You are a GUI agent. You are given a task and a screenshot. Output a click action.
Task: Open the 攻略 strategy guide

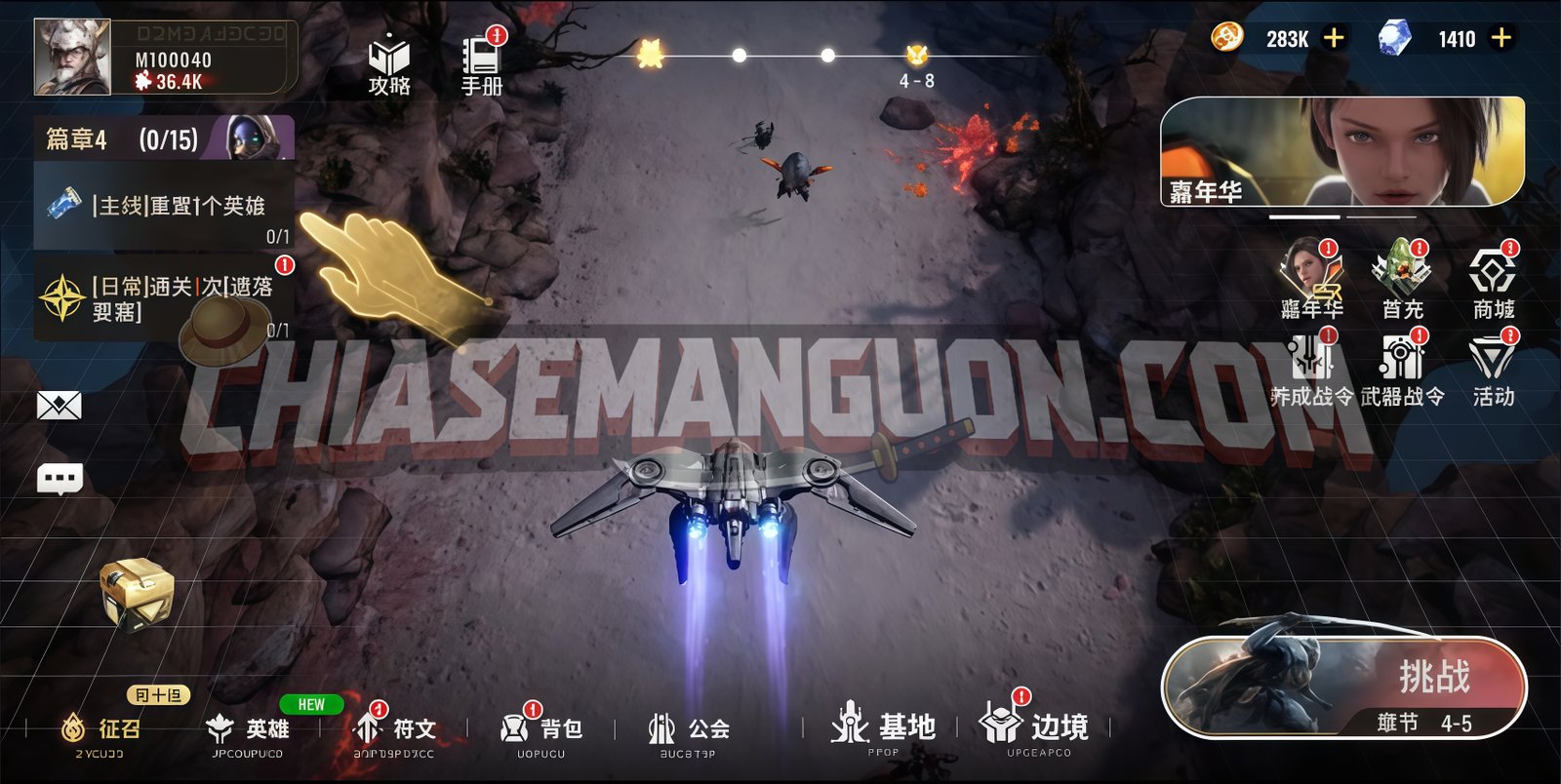pyautogui.click(x=388, y=65)
